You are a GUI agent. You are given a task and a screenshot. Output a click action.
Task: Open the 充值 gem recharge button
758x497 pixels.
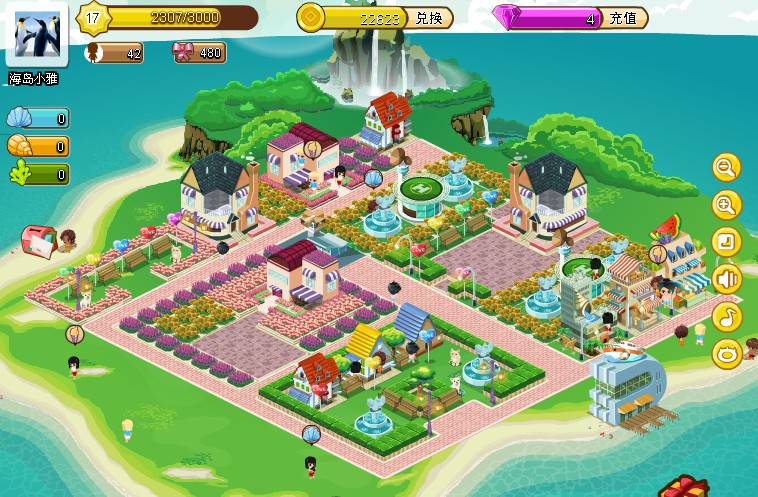click(x=624, y=18)
